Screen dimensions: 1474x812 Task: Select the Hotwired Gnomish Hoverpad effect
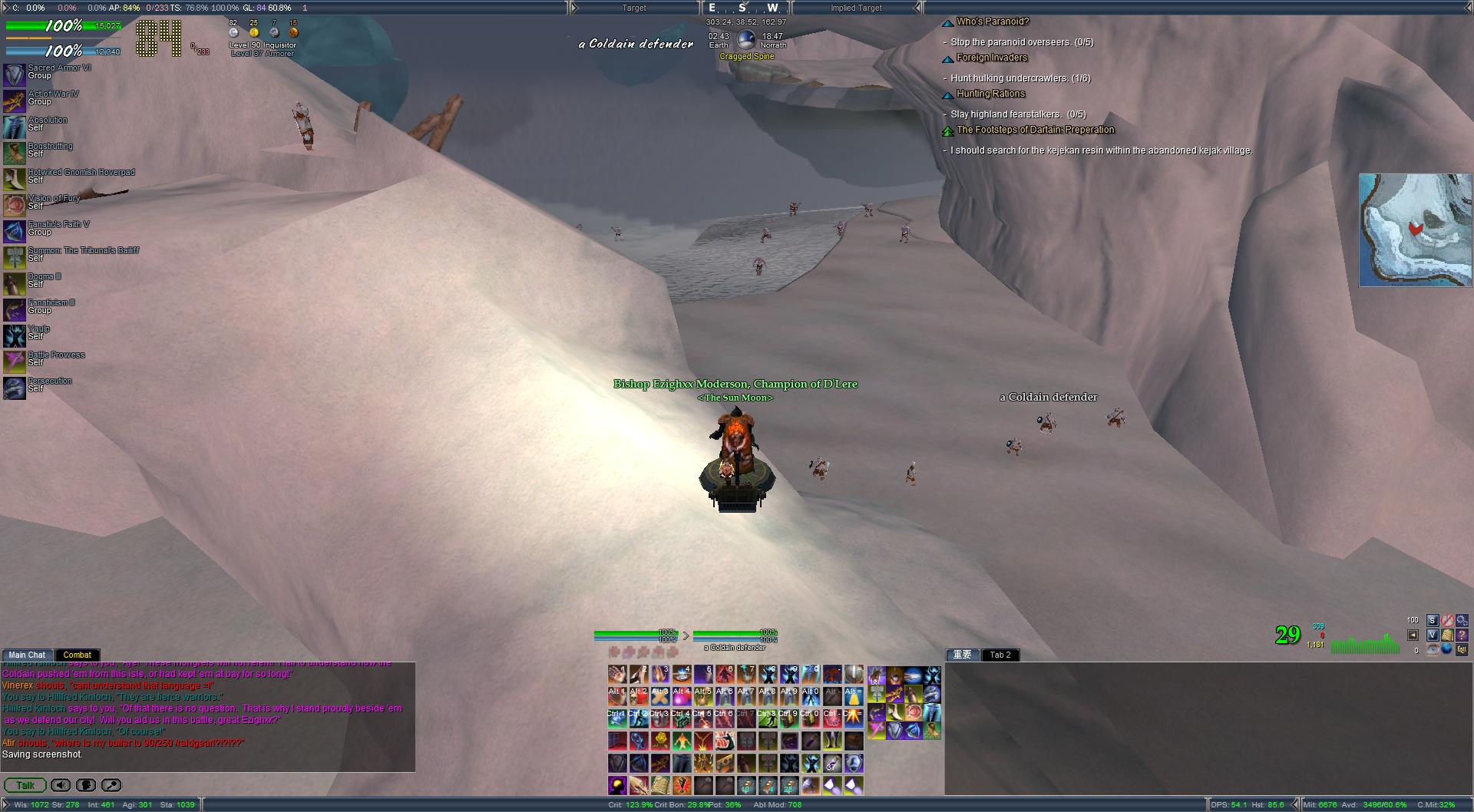coord(14,179)
